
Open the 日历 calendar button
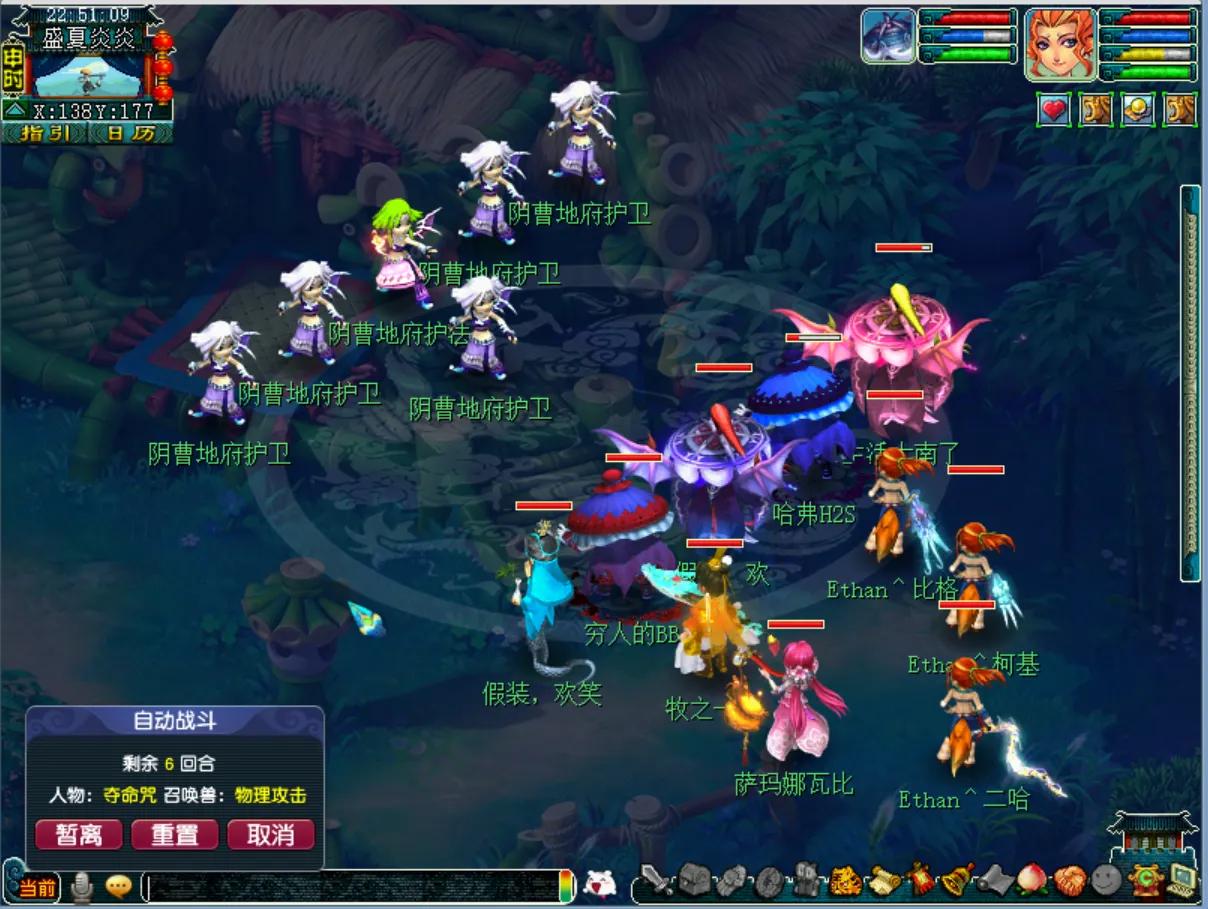pyautogui.click(x=130, y=133)
